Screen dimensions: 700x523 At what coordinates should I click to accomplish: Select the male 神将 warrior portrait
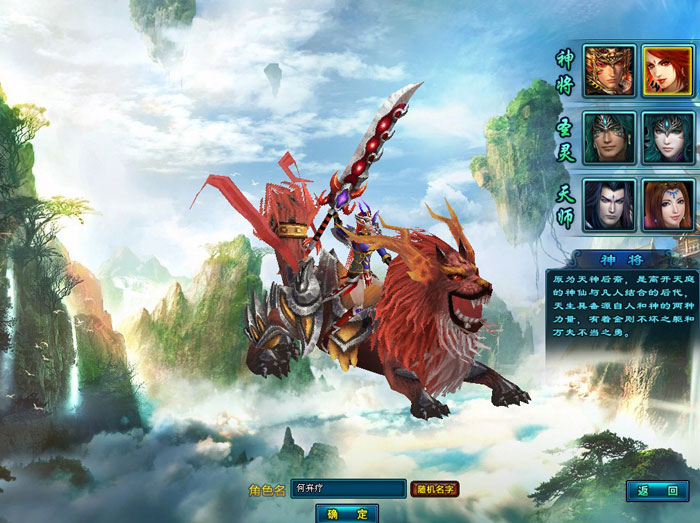coord(609,71)
